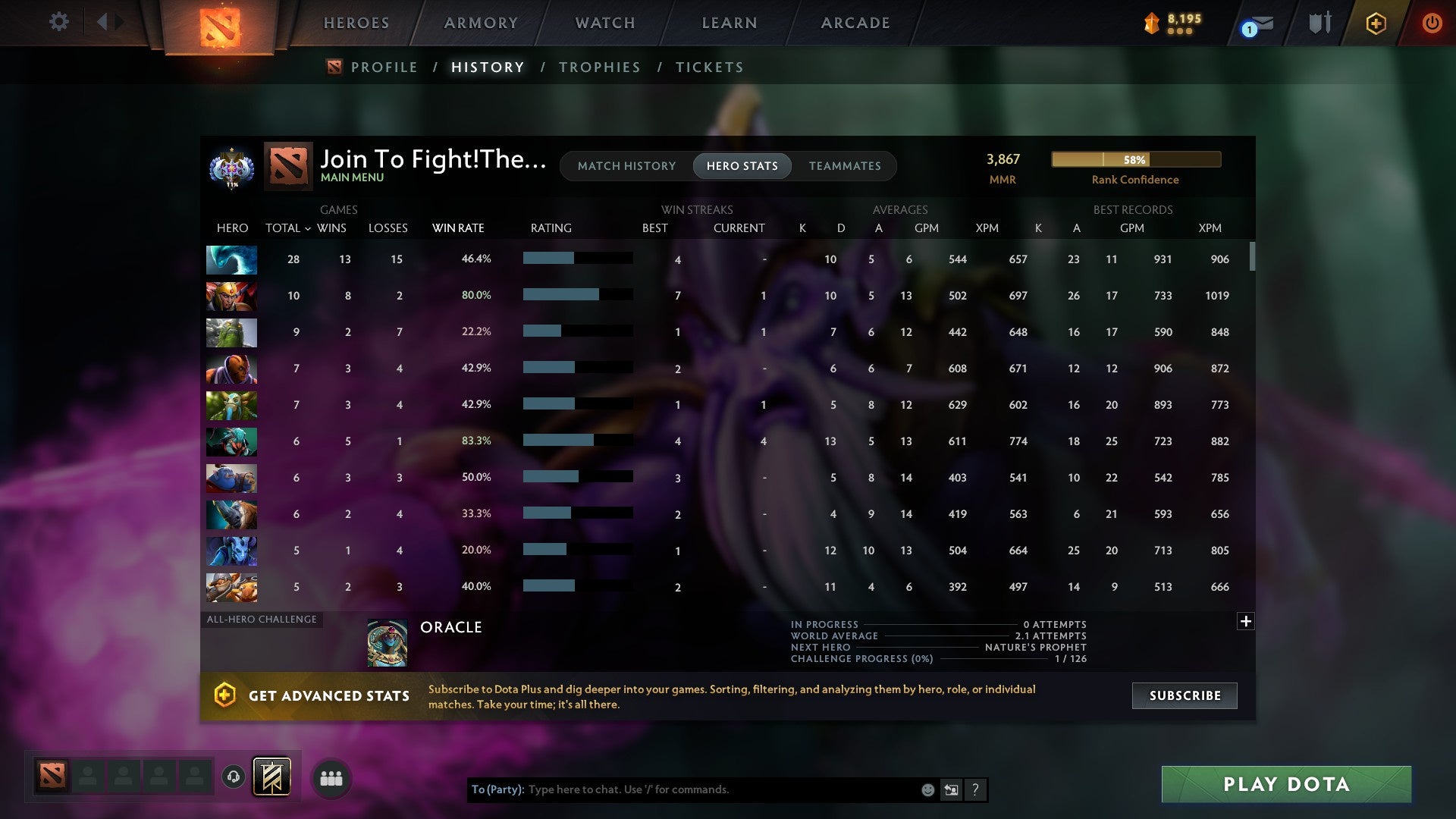Image resolution: width=1456 pixels, height=819 pixels.
Task: Open the settings gear icon
Action: pos(59,22)
